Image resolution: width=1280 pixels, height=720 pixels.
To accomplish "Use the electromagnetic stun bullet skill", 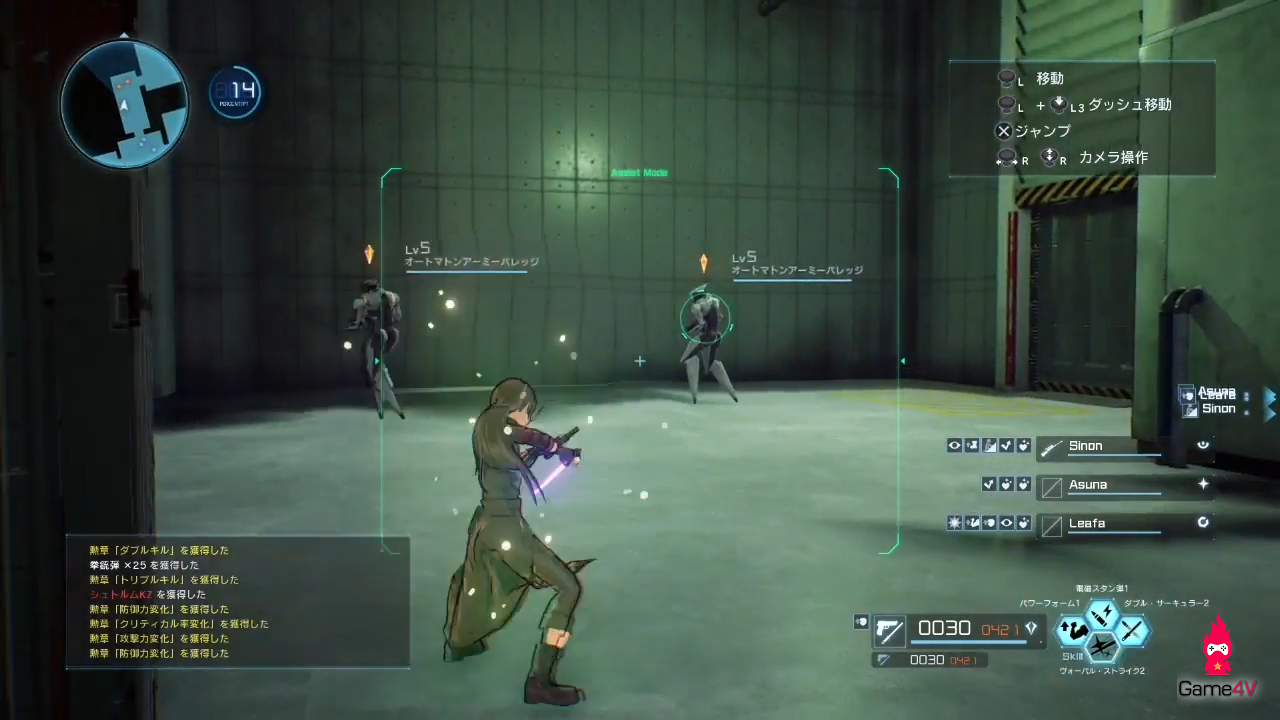I will pos(1102,613).
